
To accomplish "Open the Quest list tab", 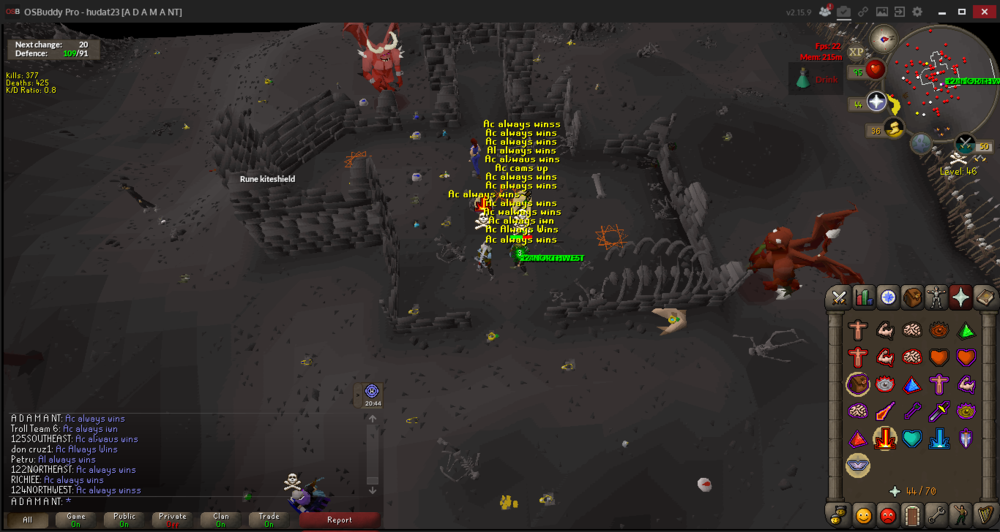I will 888,296.
